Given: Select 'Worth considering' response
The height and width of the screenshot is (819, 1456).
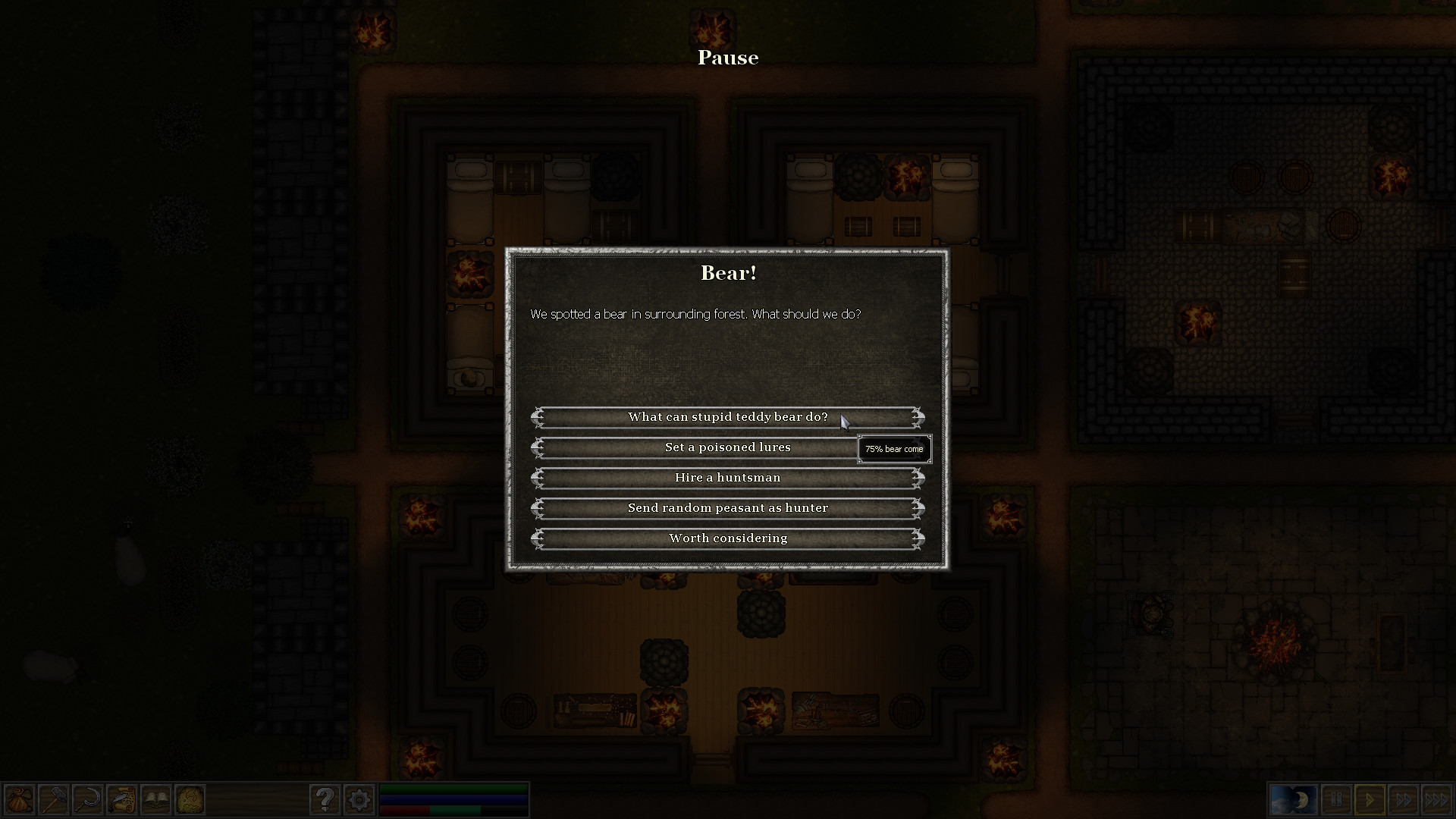Looking at the screenshot, I should point(727,538).
